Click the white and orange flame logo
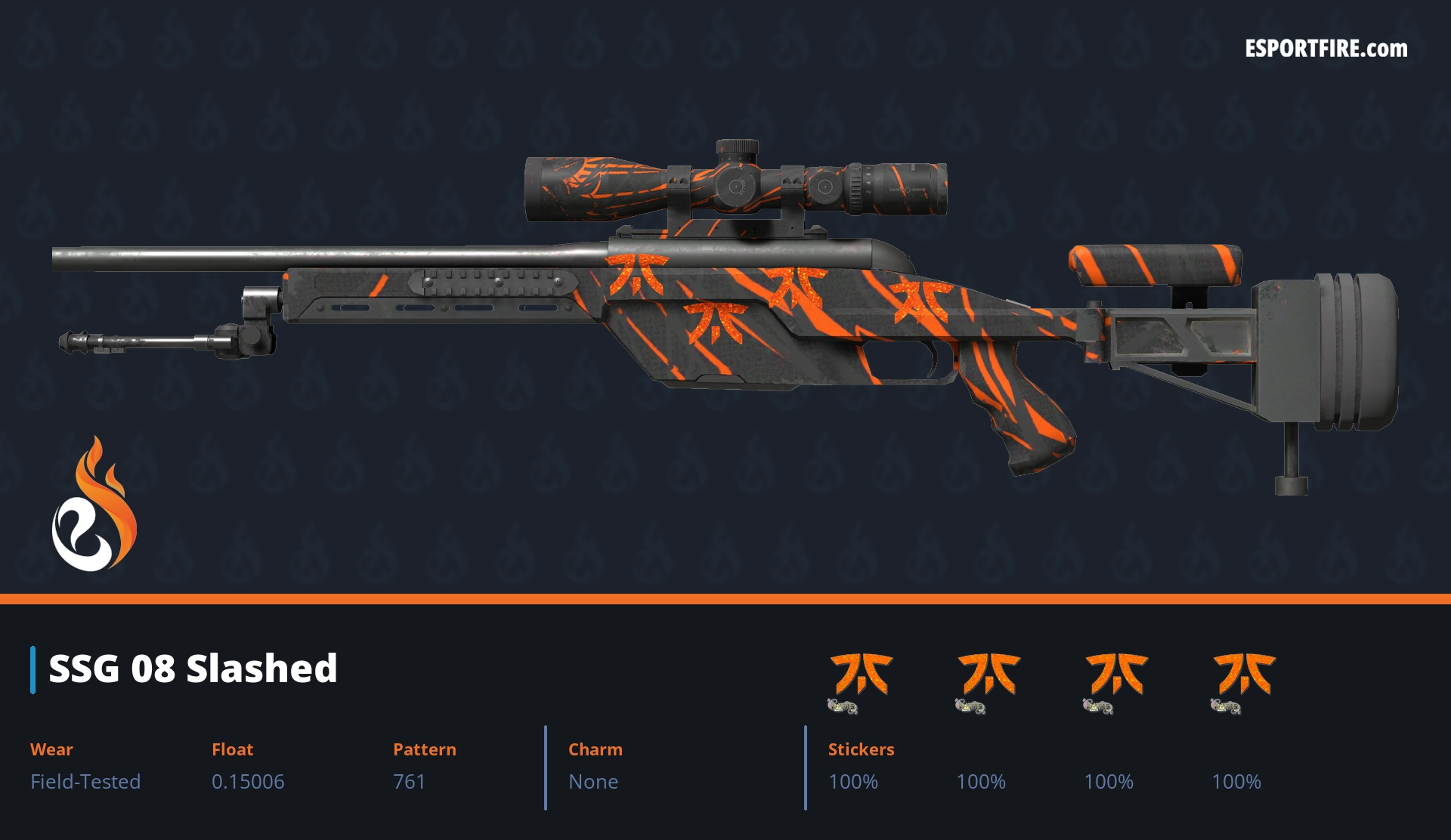The width and height of the screenshot is (1451, 840). [x=94, y=505]
